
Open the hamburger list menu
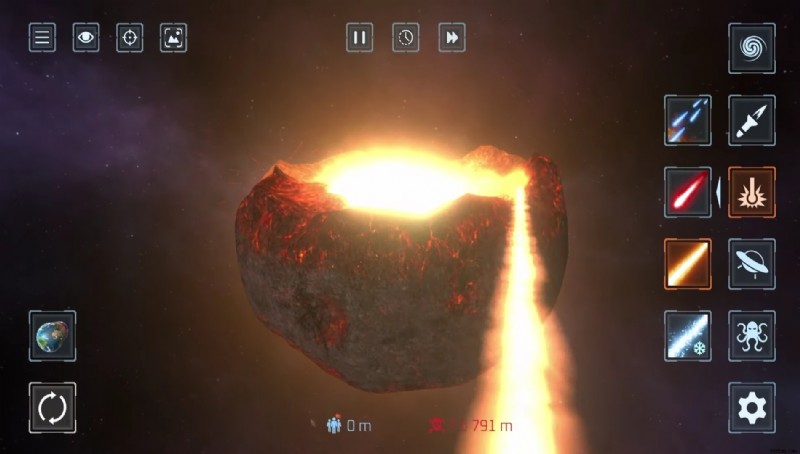coord(42,38)
